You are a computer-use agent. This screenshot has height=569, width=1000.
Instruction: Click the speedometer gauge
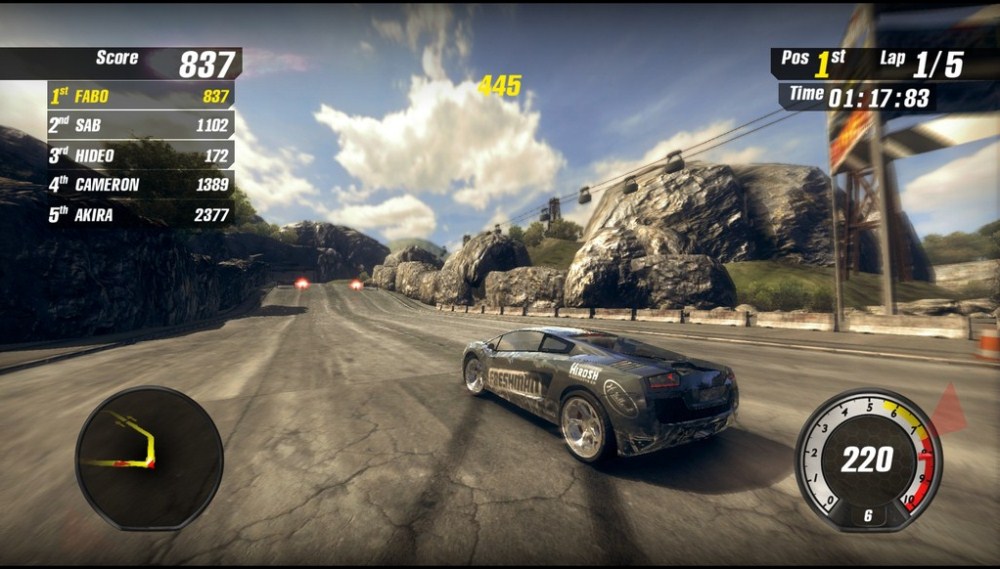click(868, 460)
